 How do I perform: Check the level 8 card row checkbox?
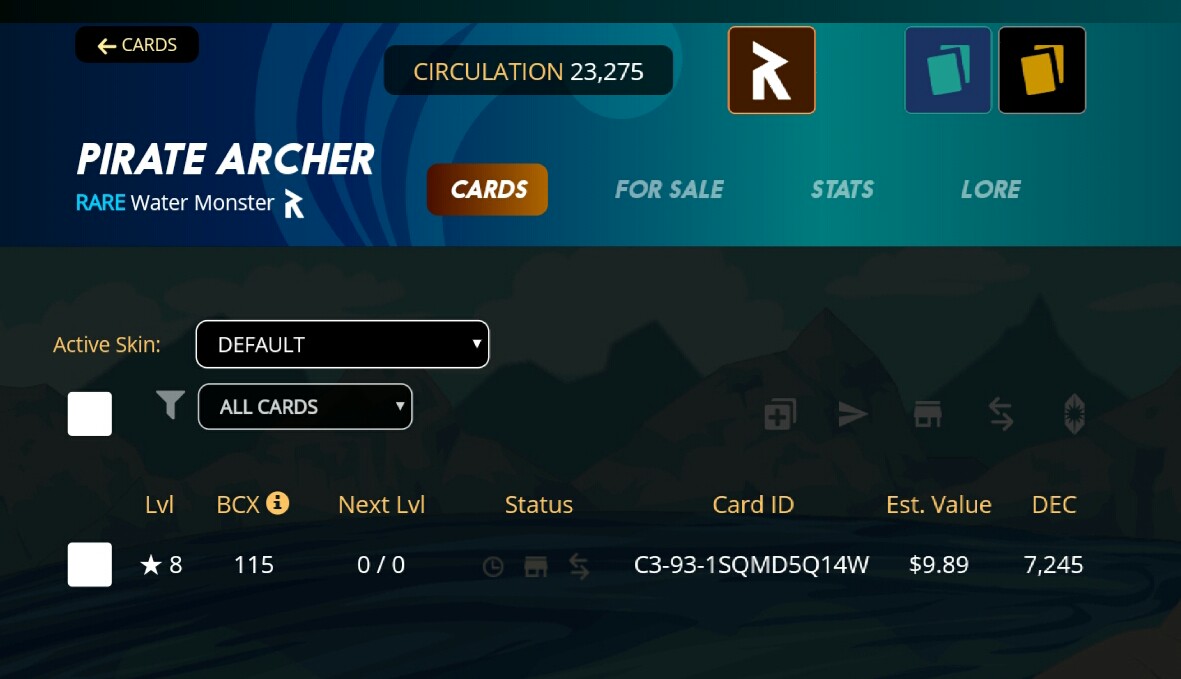[x=90, y=565]
